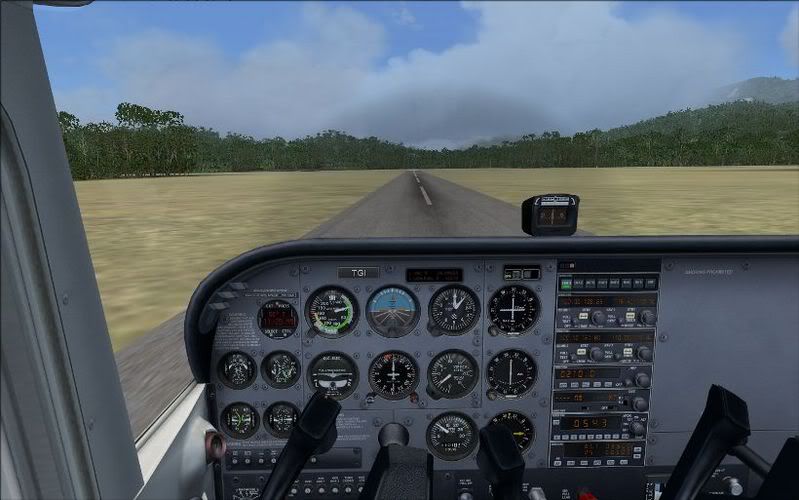Click the attitude indicator
This screenshot has height=500, width=799.
pyautogui.click(x=392, y=310)
